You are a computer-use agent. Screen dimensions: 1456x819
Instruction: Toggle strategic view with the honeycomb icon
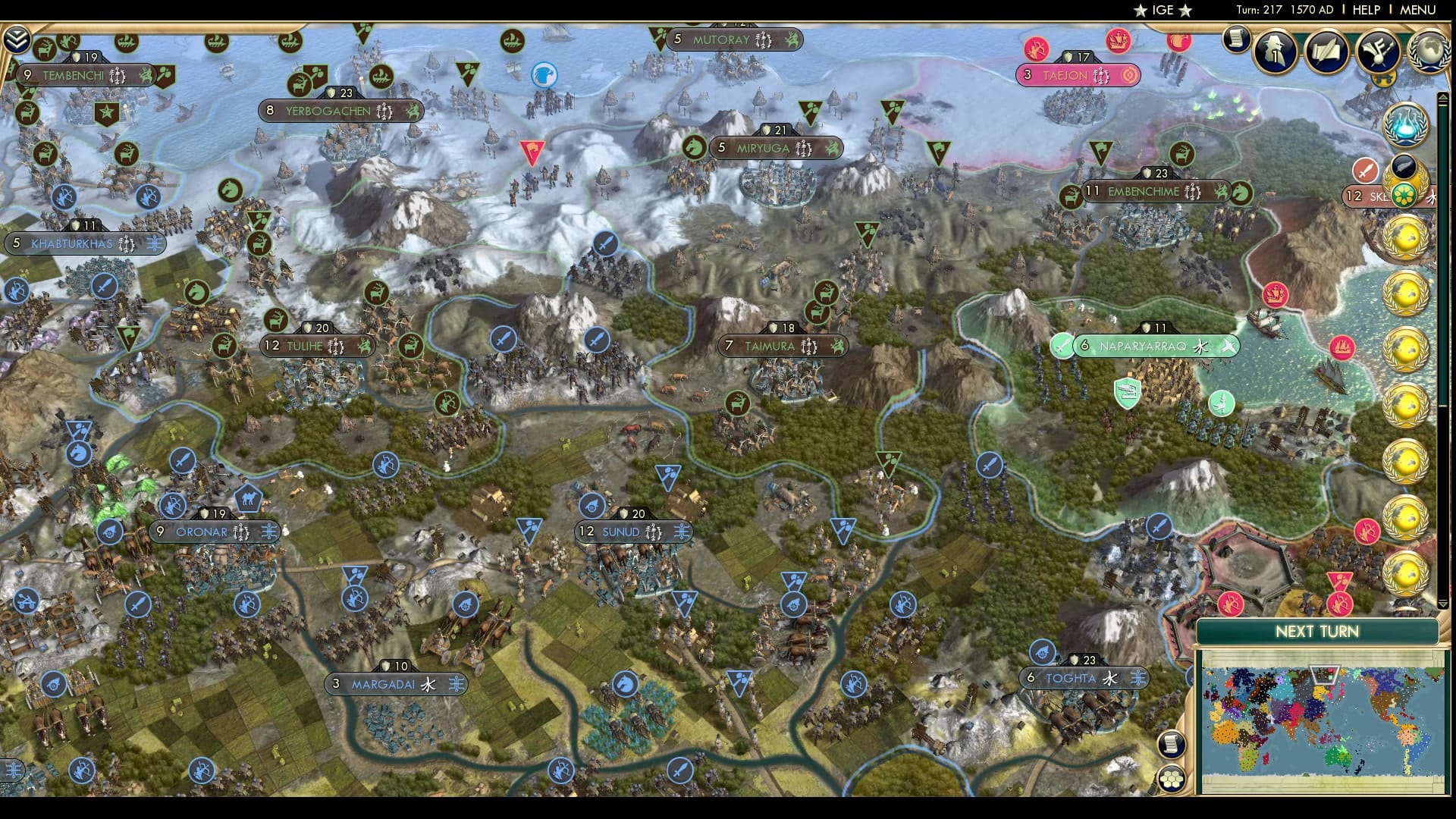point(1170,778)
